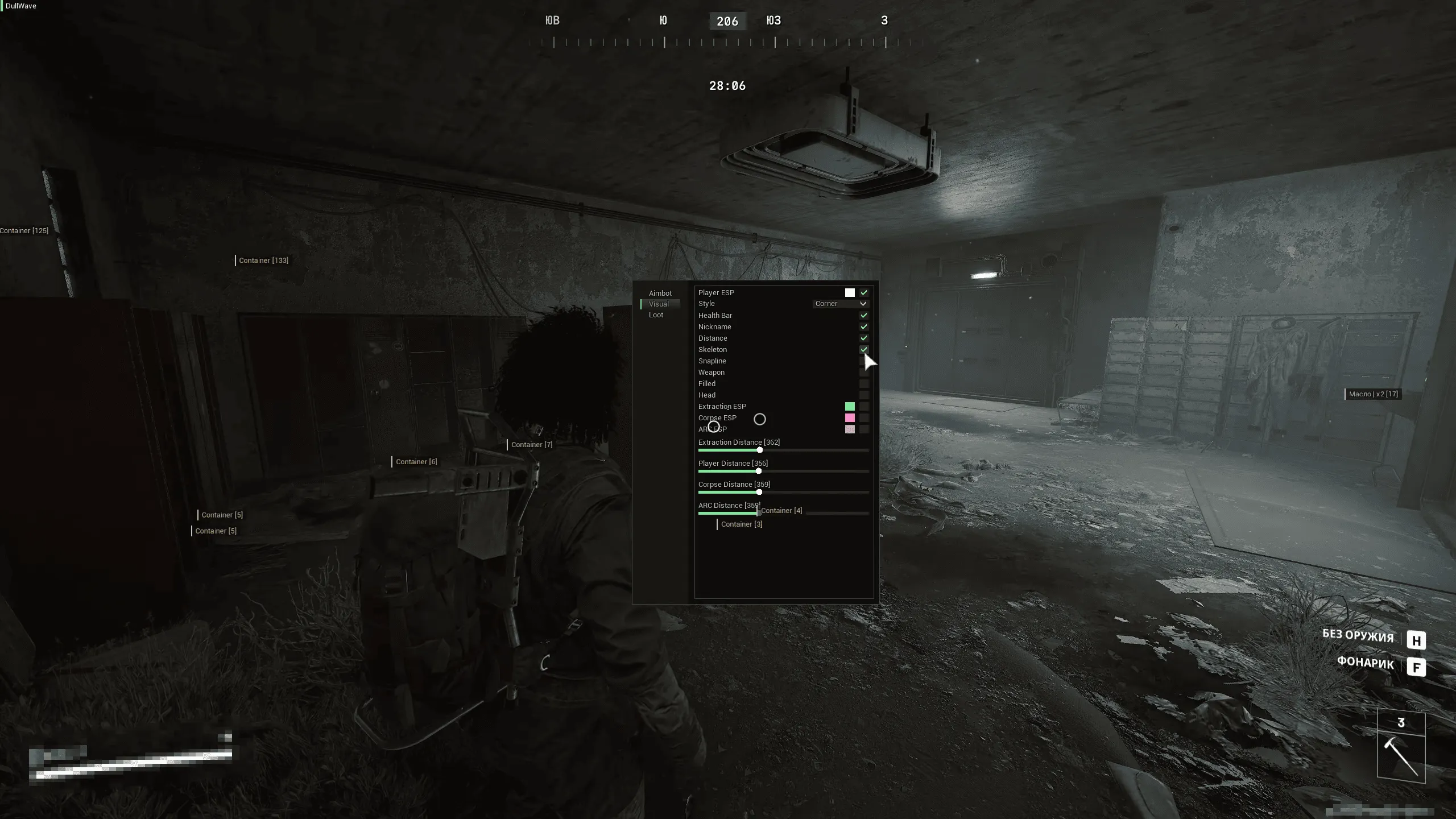The width and height of the screenshot is (1456, 819).
Task: Switch to the Aimbot tab
Action: [661, 293]
